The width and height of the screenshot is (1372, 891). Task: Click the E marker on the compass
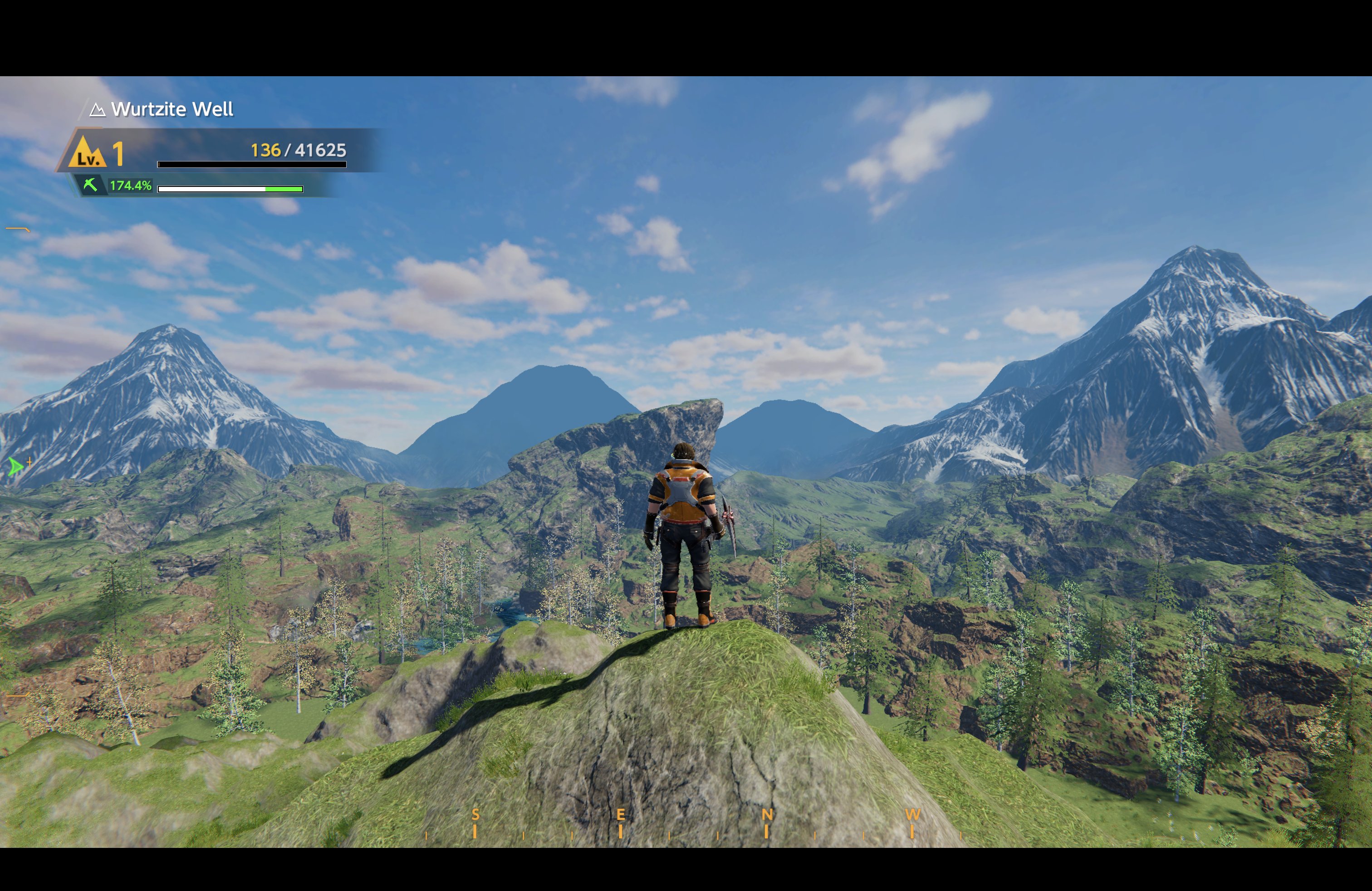pos(620,815)
